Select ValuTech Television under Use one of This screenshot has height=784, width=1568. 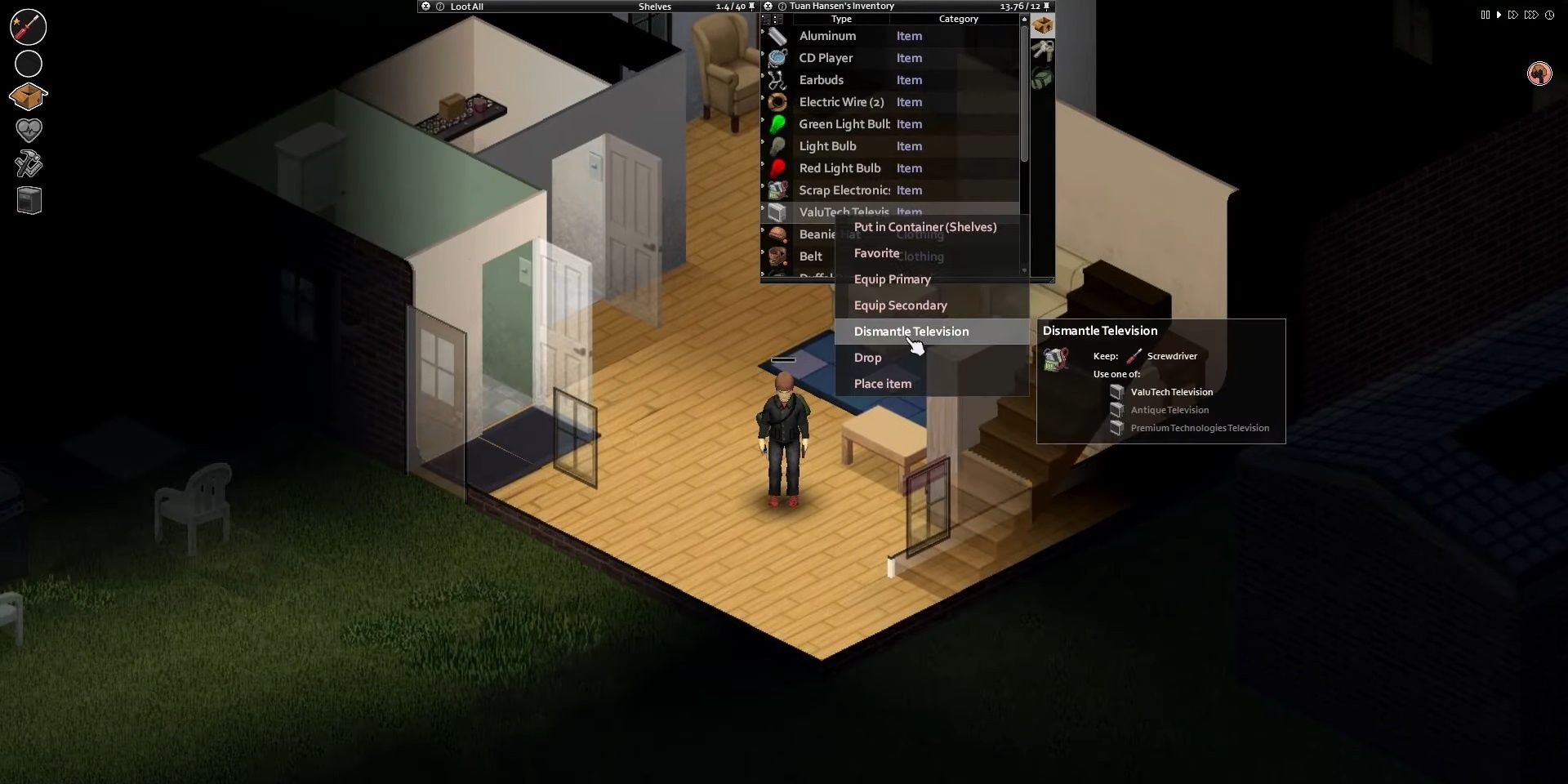[x=1171, y=392]
